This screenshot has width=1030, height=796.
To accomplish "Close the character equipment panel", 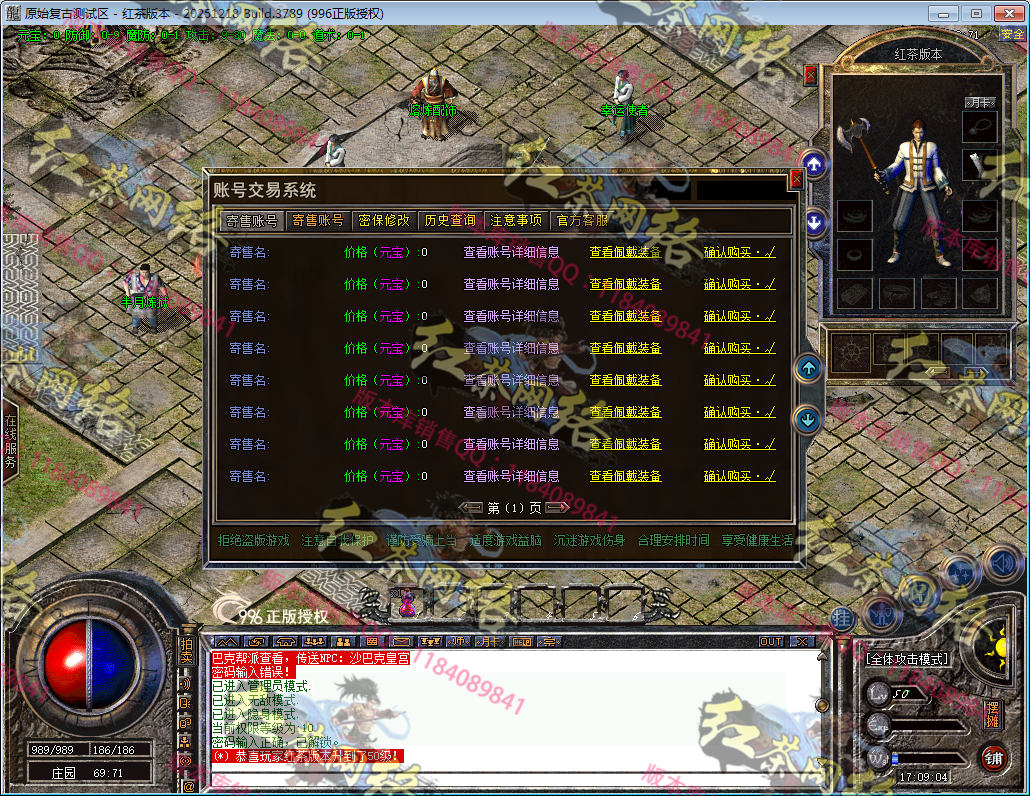I will [810, 75].
